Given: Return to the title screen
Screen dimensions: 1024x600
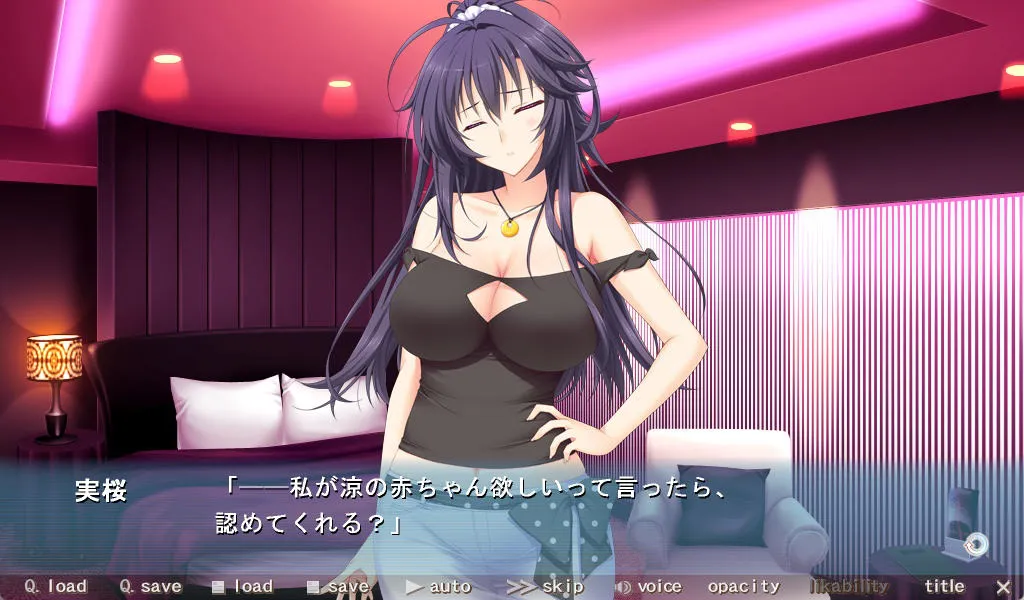Looking at the screenshot, I should [x=944, y=587].
